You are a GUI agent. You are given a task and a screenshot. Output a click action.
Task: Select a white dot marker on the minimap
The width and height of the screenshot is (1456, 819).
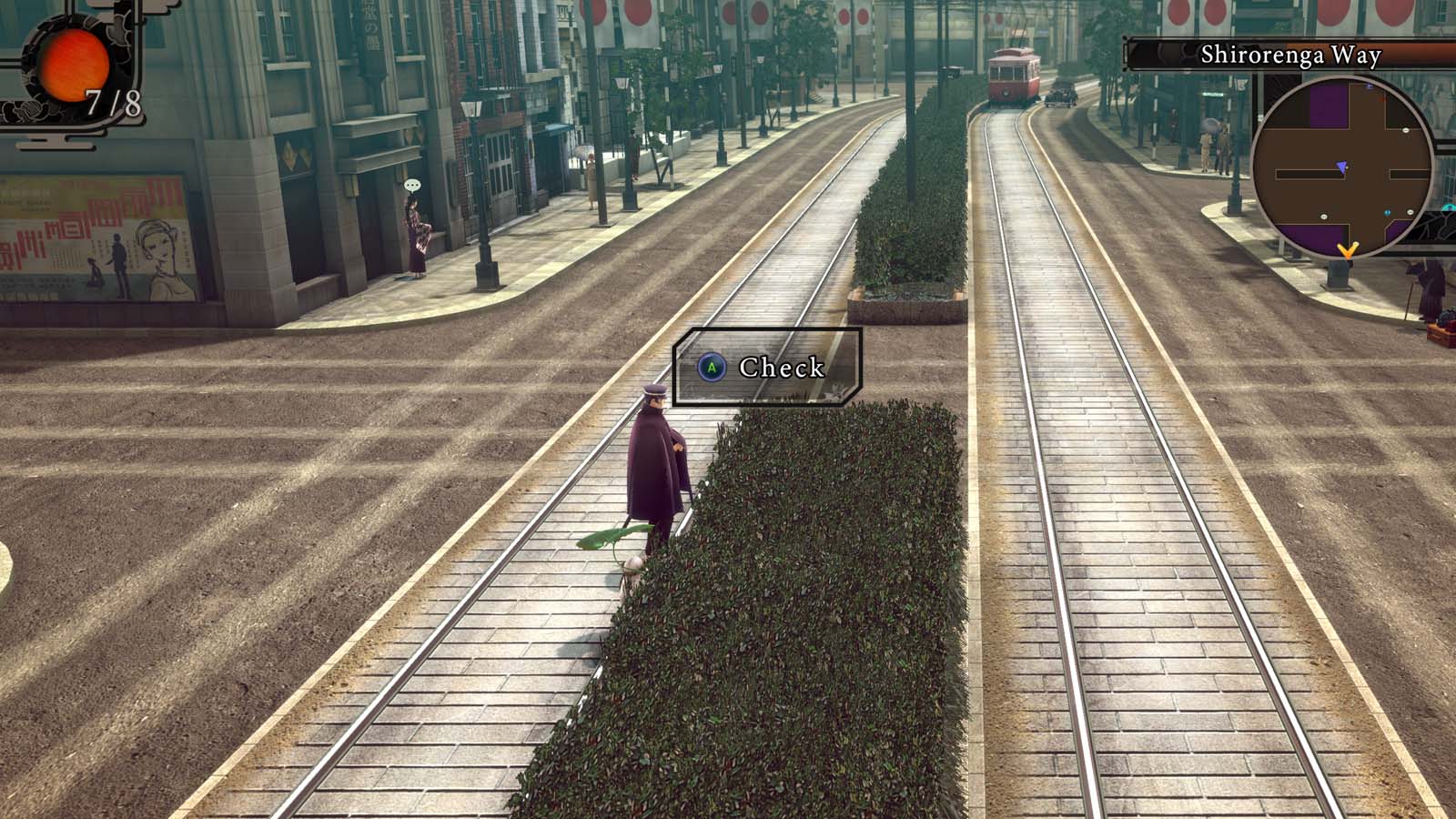pos(1406,130)
